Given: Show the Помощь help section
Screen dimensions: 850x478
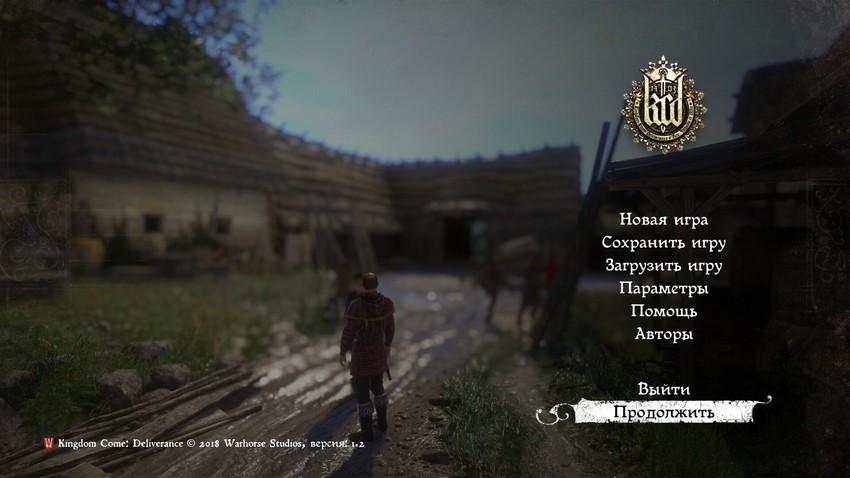Looking at the screenshot, I should tap(664, 312).
